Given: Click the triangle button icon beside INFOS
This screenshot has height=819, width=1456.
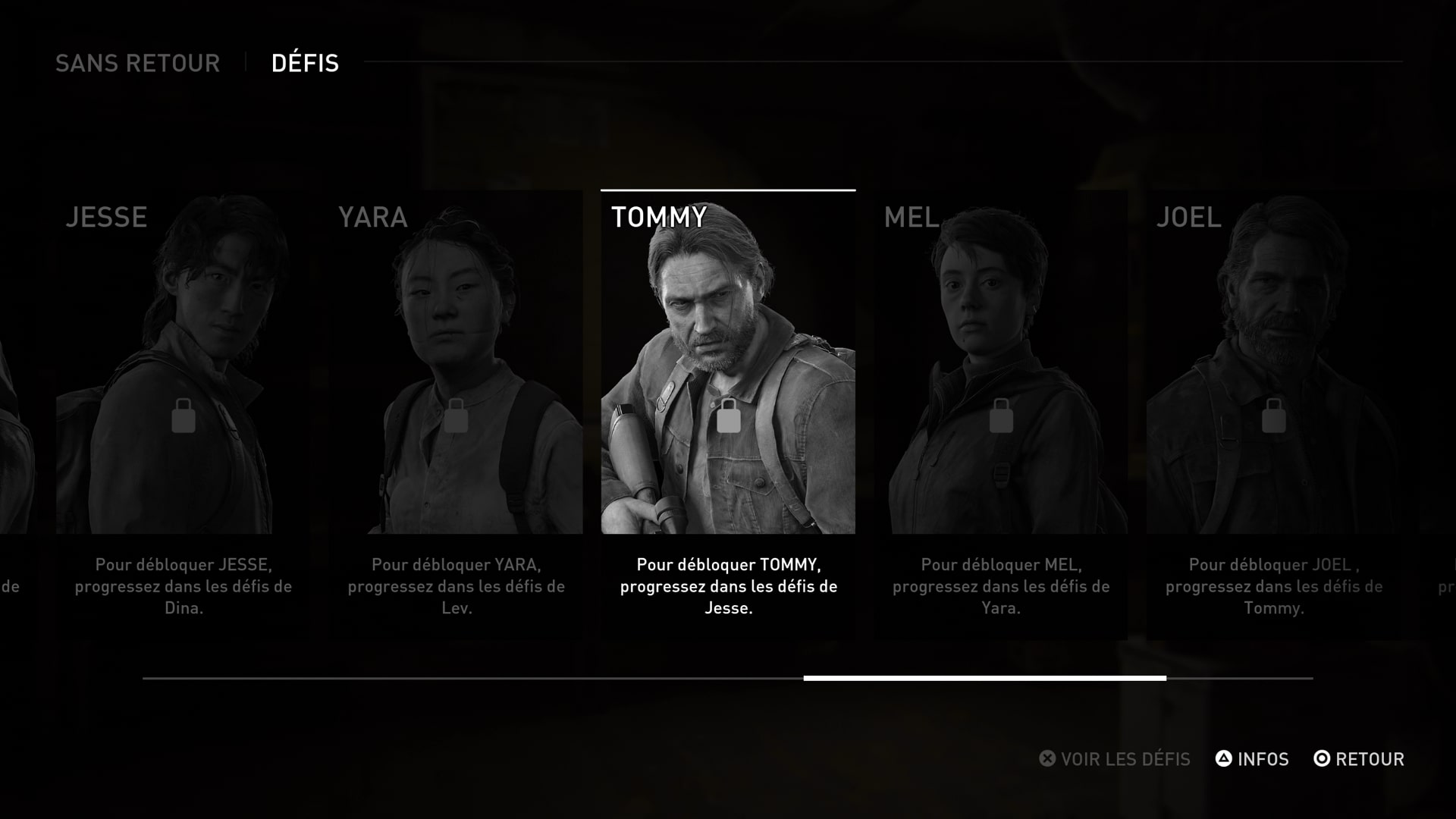Looking at the screenshot, I should [x=1224, y=758].
